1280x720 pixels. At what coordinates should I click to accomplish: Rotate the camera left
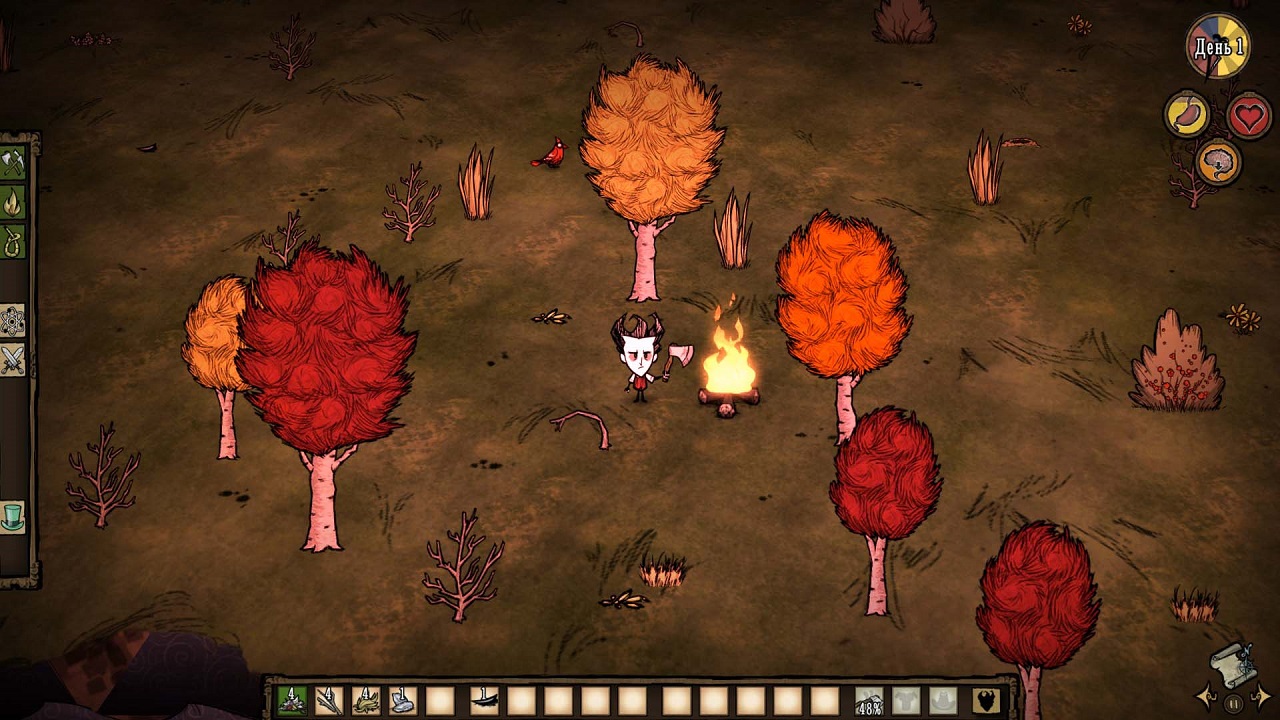tap(1207, 697)
